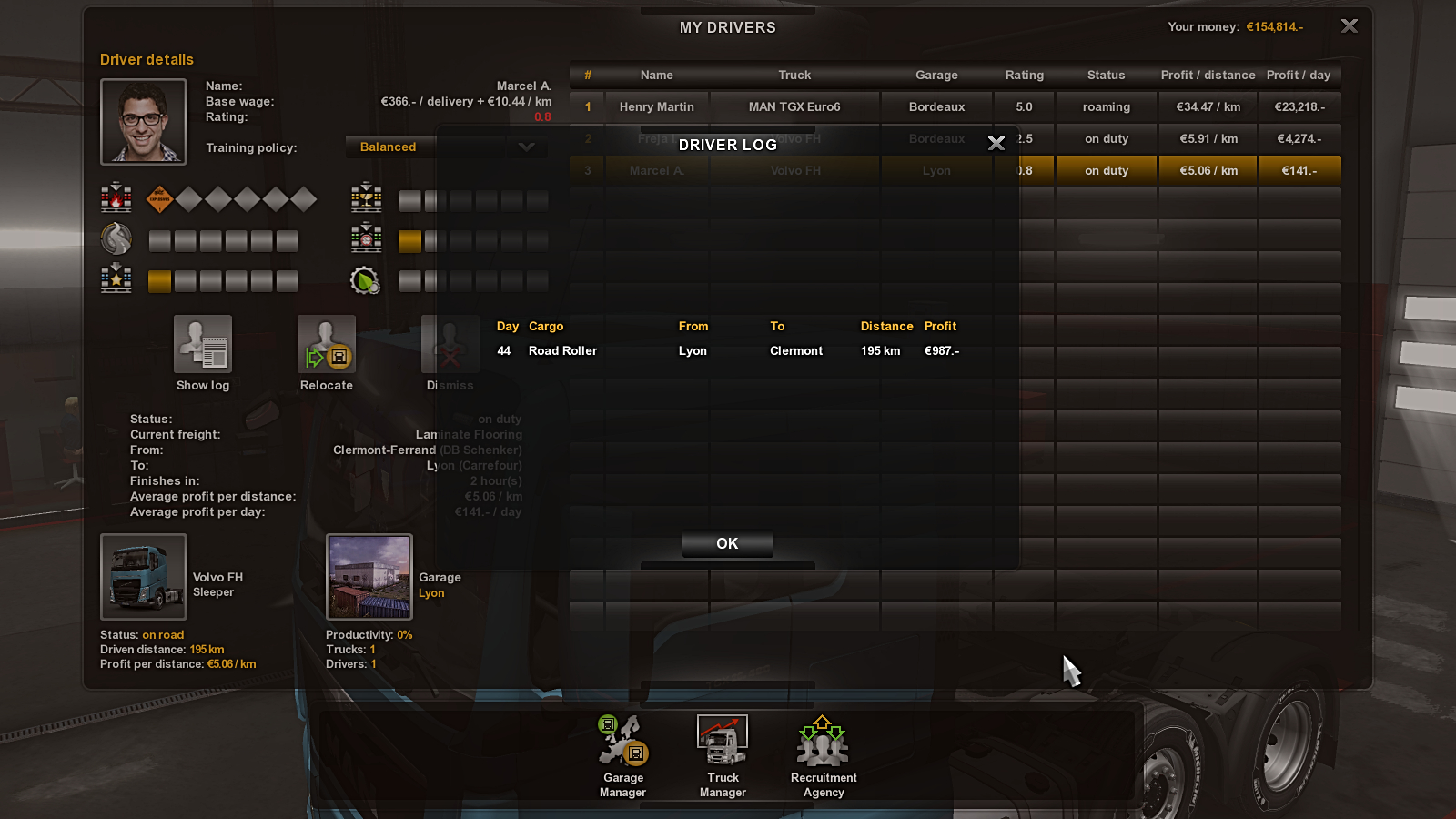Image resolution: width=1456 pixels, height=819 pixels.
Task: Confirm the driver log with OK
Action: (x=727, y=543)
